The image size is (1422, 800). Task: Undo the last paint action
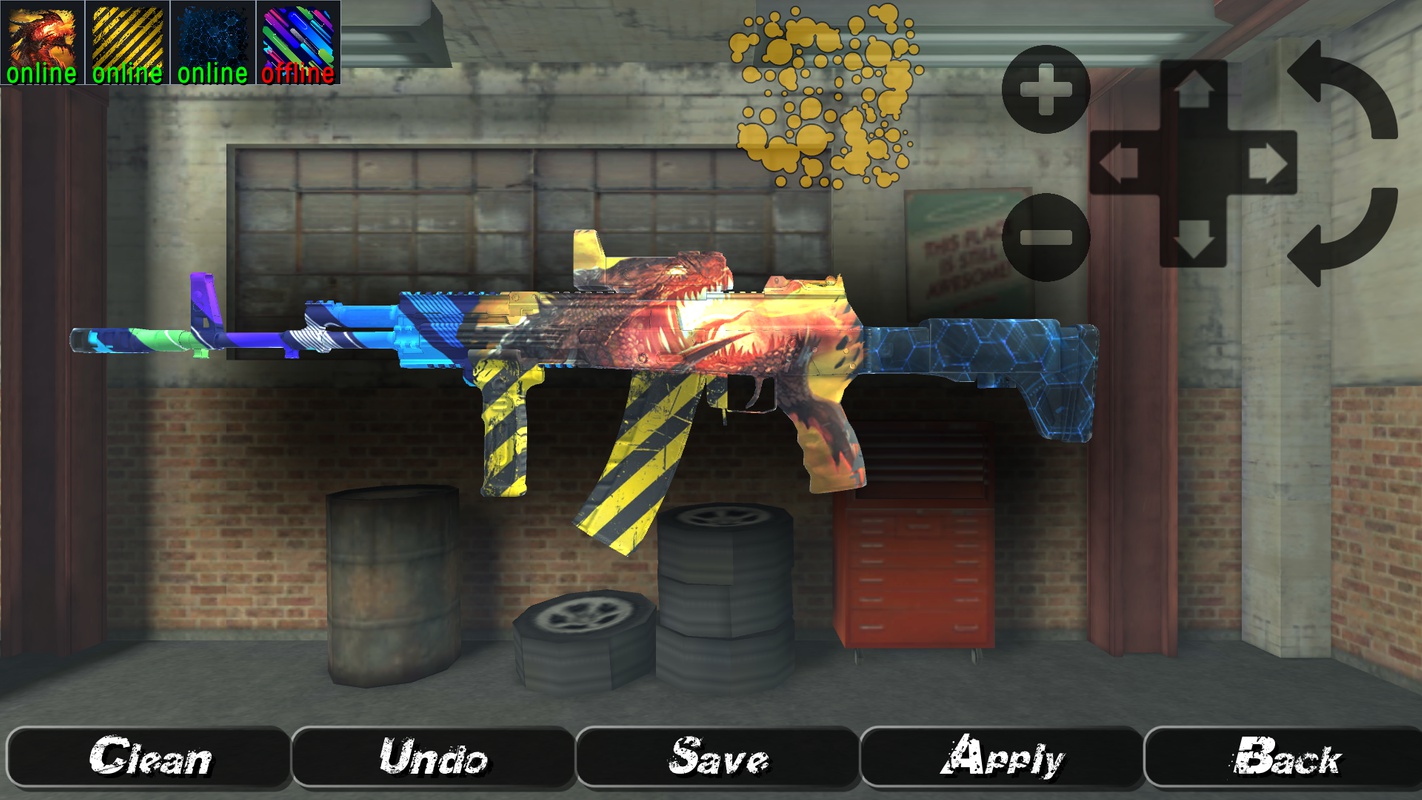433,758
